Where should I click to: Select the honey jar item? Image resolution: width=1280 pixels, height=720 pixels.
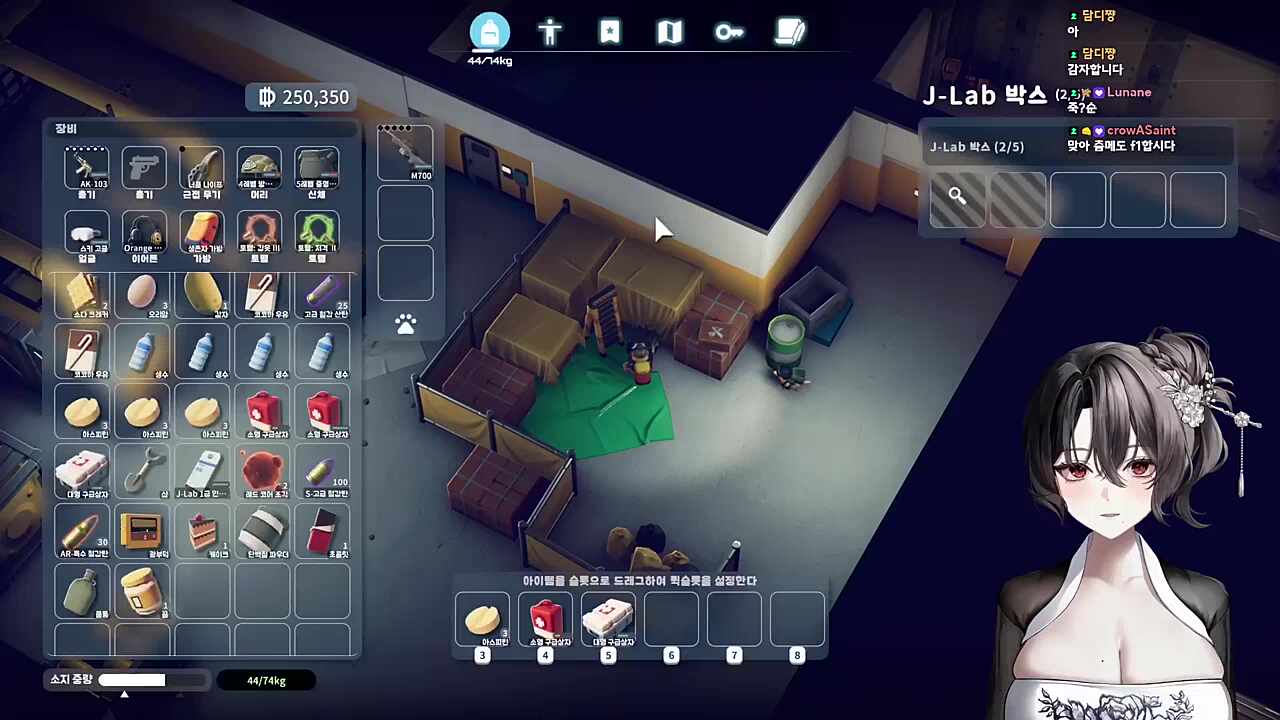coord(142,590)
